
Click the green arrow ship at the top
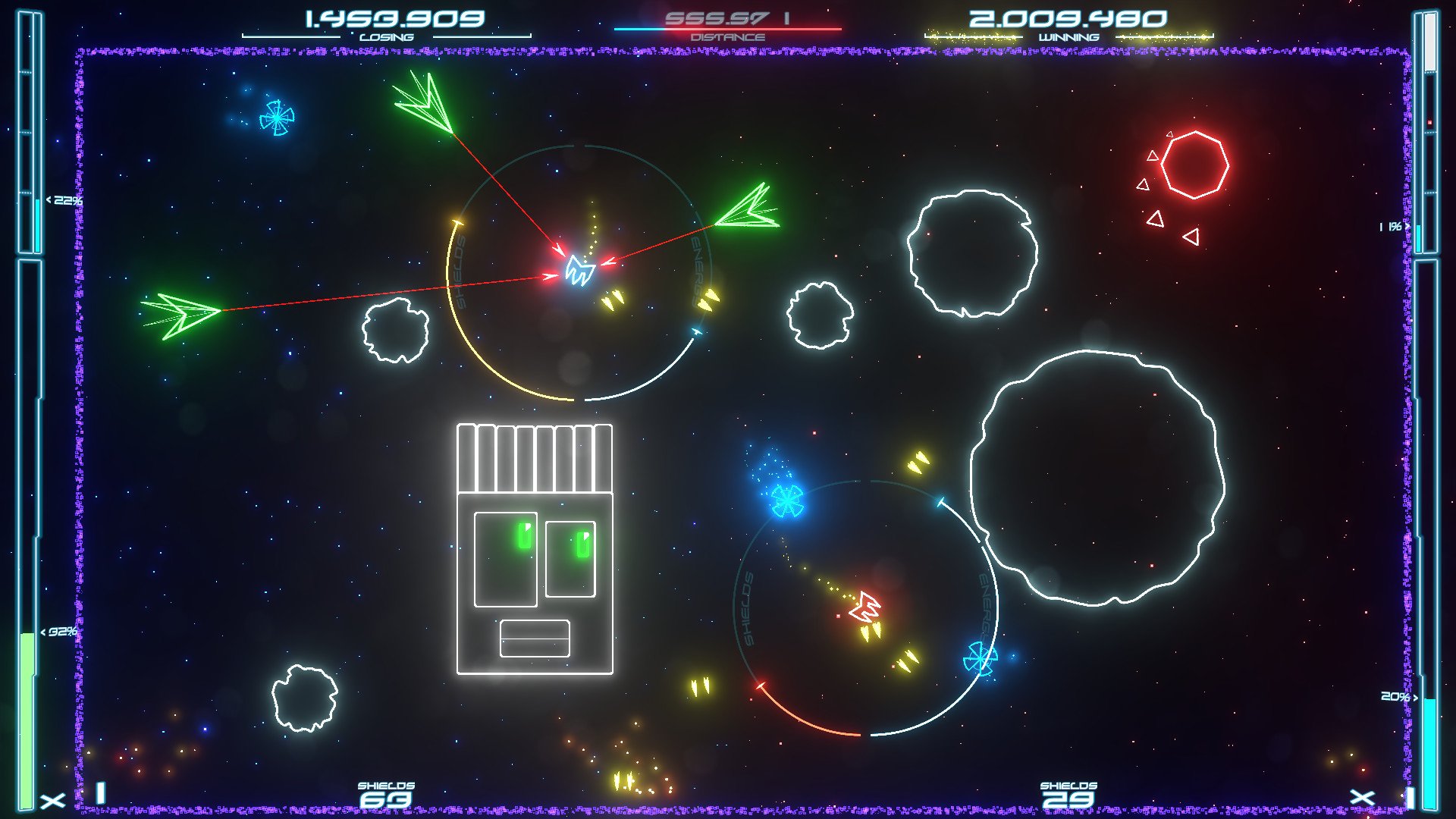tap(421, 102)
